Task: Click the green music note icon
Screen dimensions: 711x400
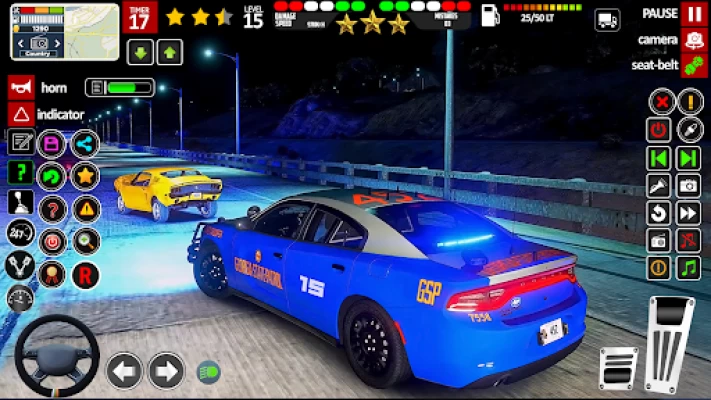Action: pos(688,268)
